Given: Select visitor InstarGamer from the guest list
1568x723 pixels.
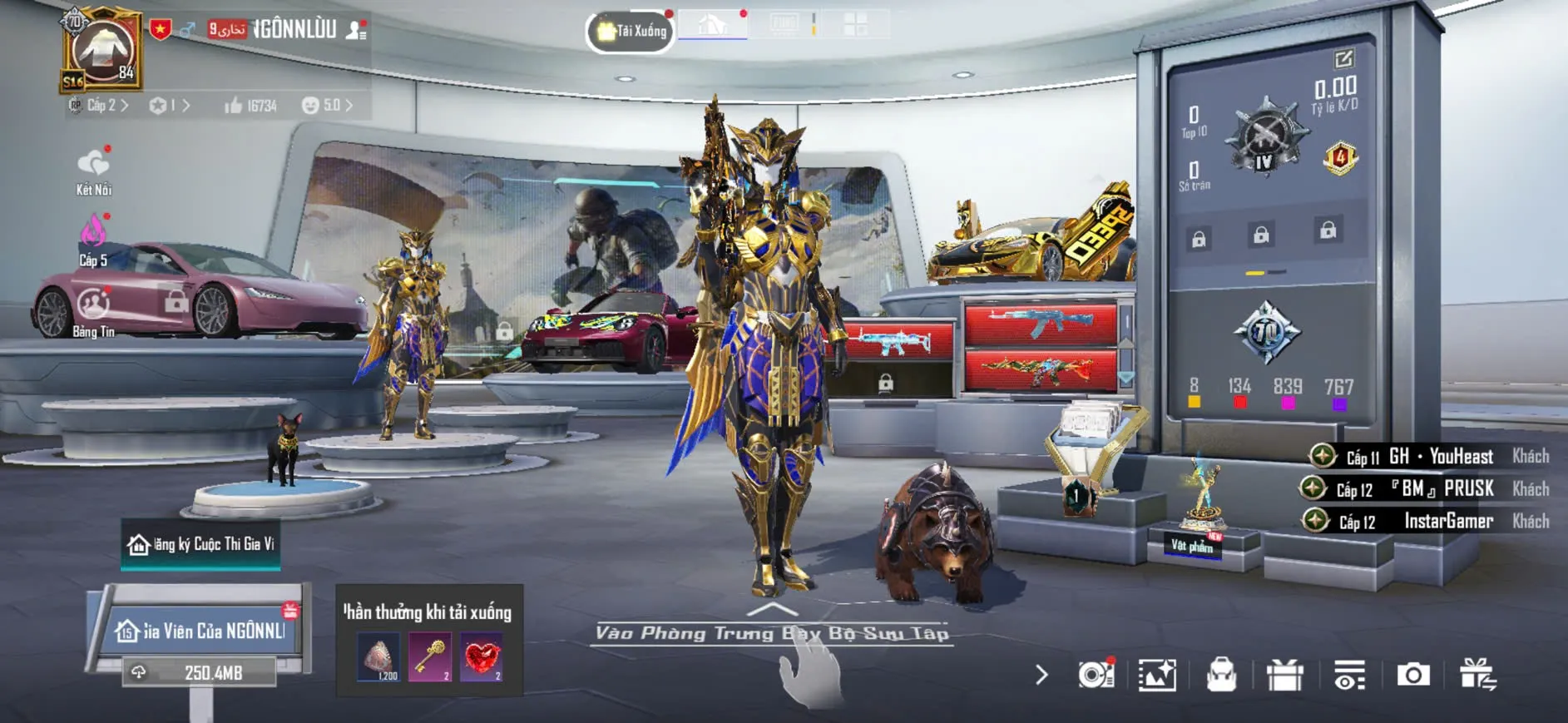Looking at the screenshot, I should (1447, 522).
